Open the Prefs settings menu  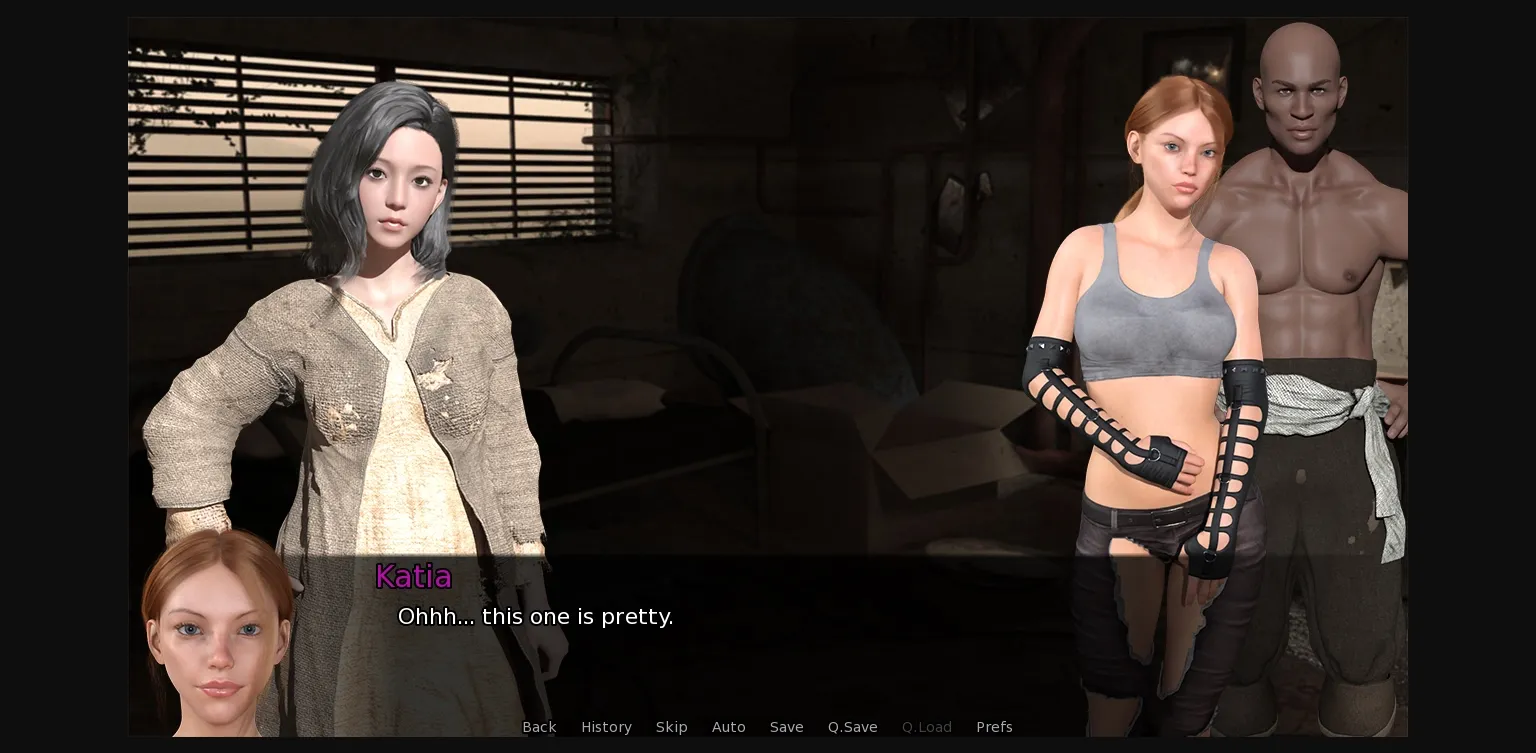(994, 727)
